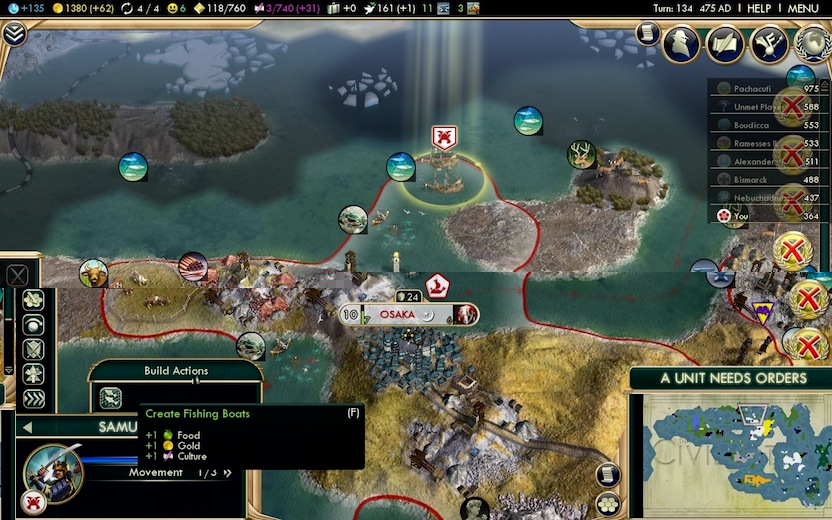Image resolution: width=832 pixels, height=520 pixels.
Task: Open the notification log scroll icon
Action: (648, 33)
